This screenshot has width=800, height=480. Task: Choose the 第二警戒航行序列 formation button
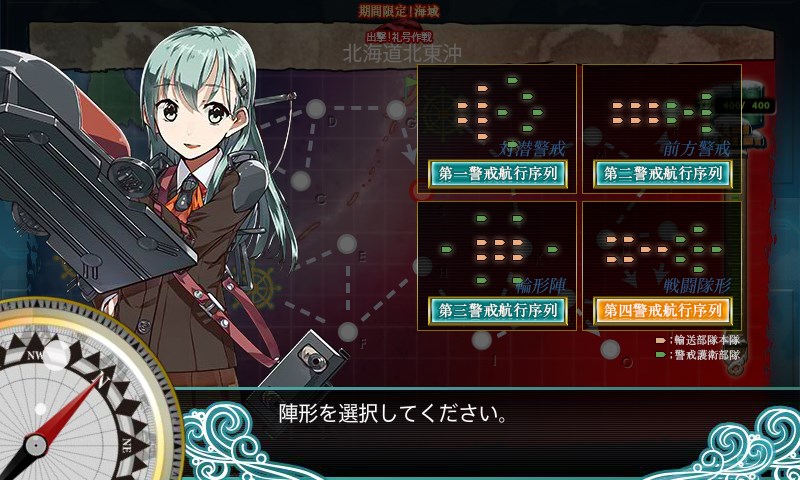[662, 173]
